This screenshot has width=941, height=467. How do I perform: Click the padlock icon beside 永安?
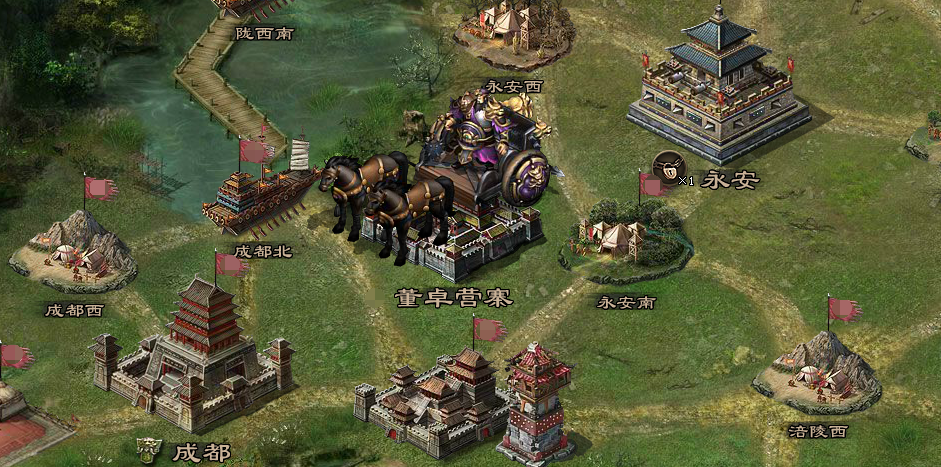click(x=667, y=166)
